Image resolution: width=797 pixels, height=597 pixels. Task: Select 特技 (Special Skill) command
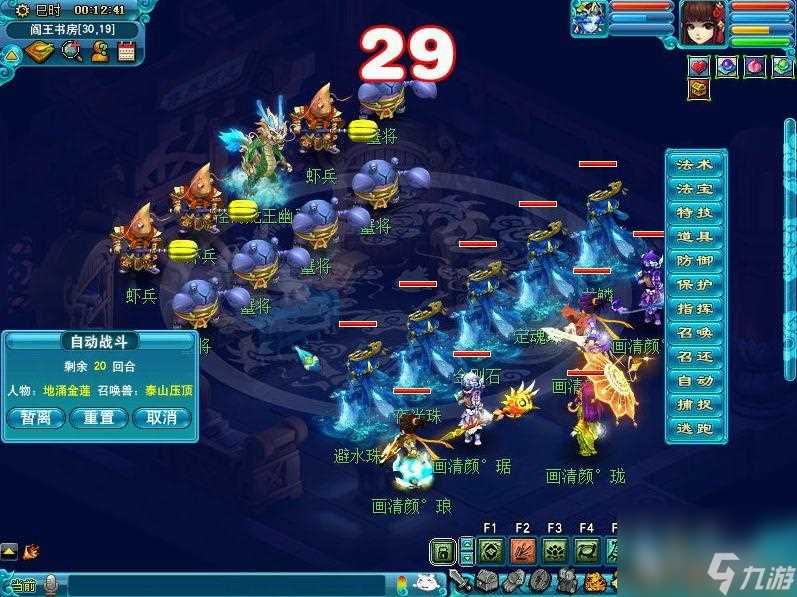coord(695,213)
